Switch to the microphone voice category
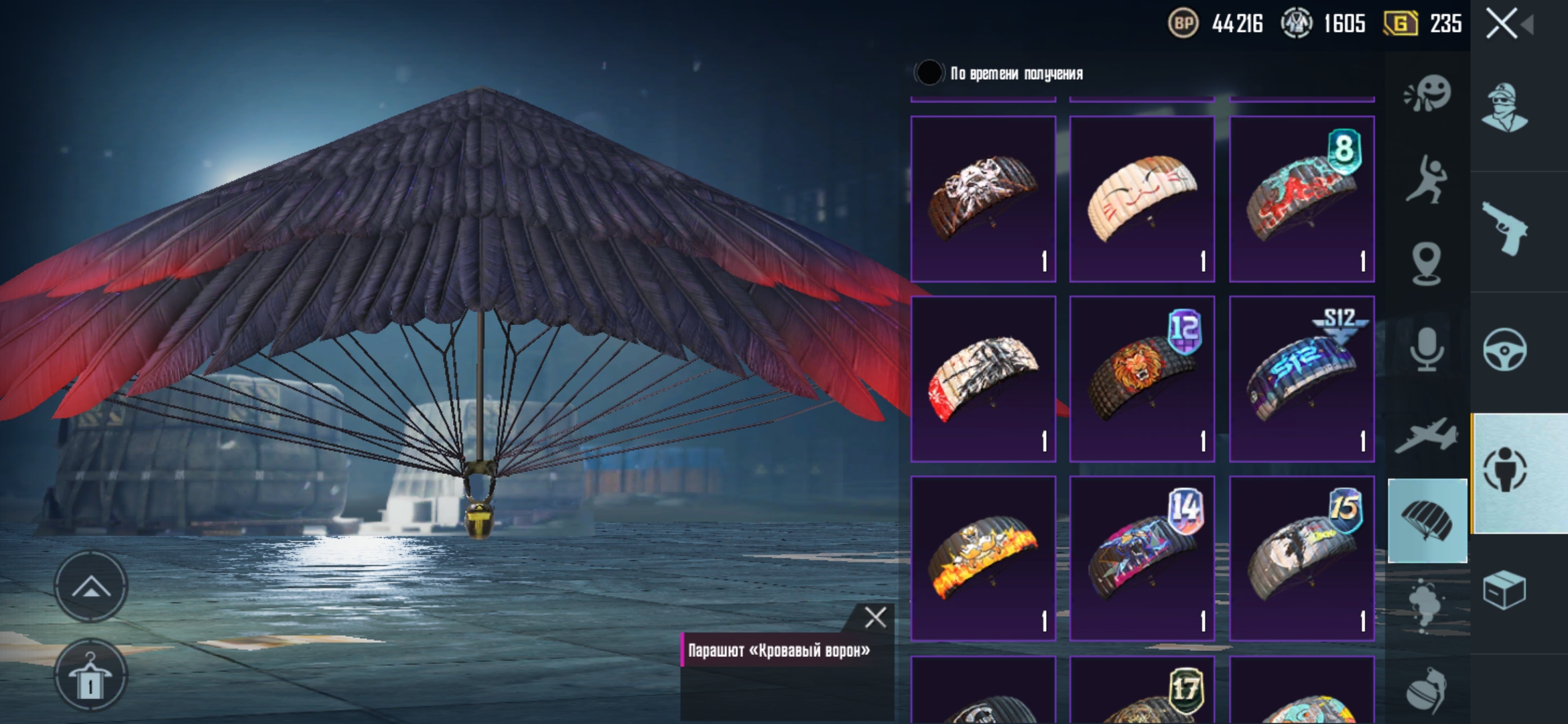The height and width of the screenshot is (724, 1568). pos(1427,349)
